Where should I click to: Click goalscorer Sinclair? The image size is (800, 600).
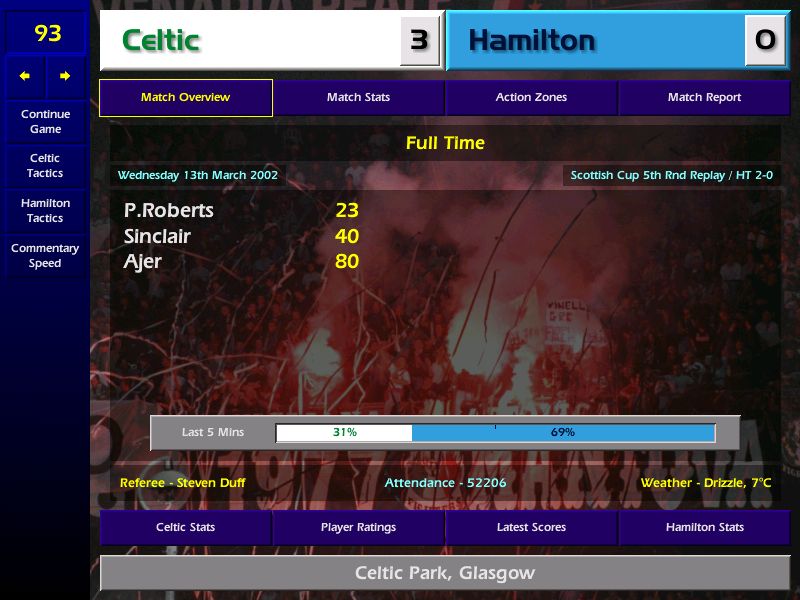tap(157, 236)
